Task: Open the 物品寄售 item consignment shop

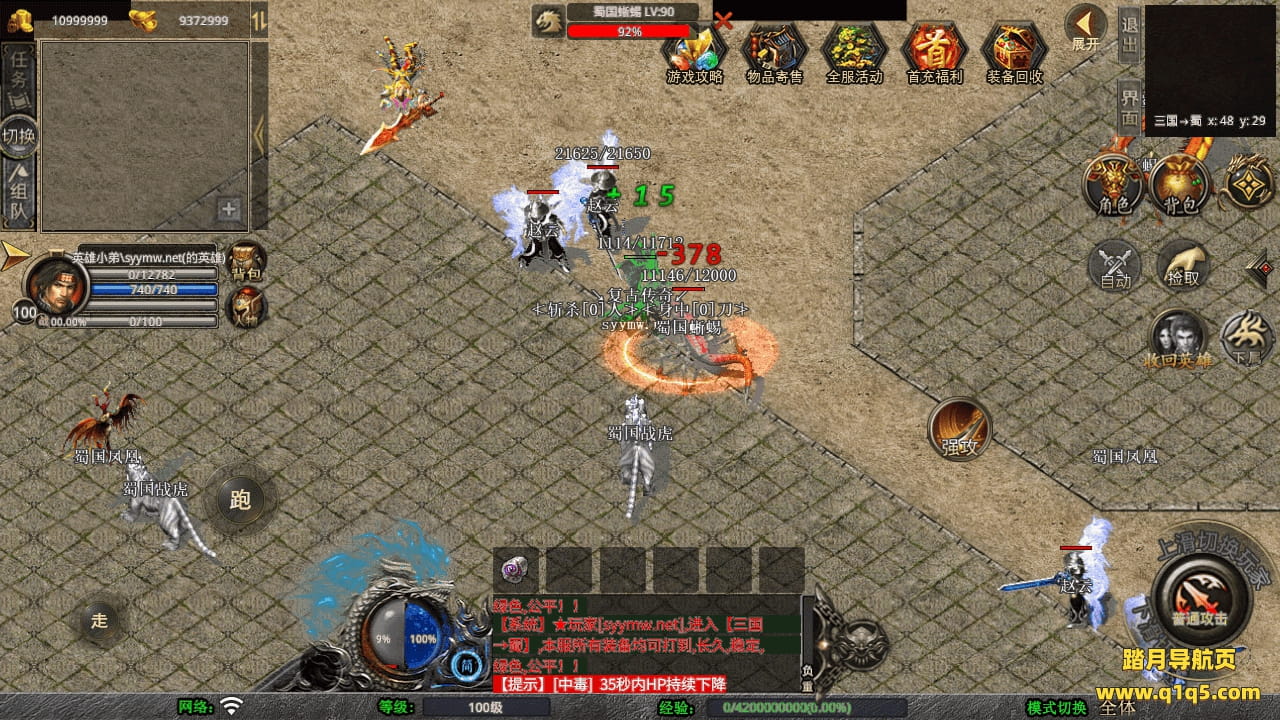Action: point(774,51)
